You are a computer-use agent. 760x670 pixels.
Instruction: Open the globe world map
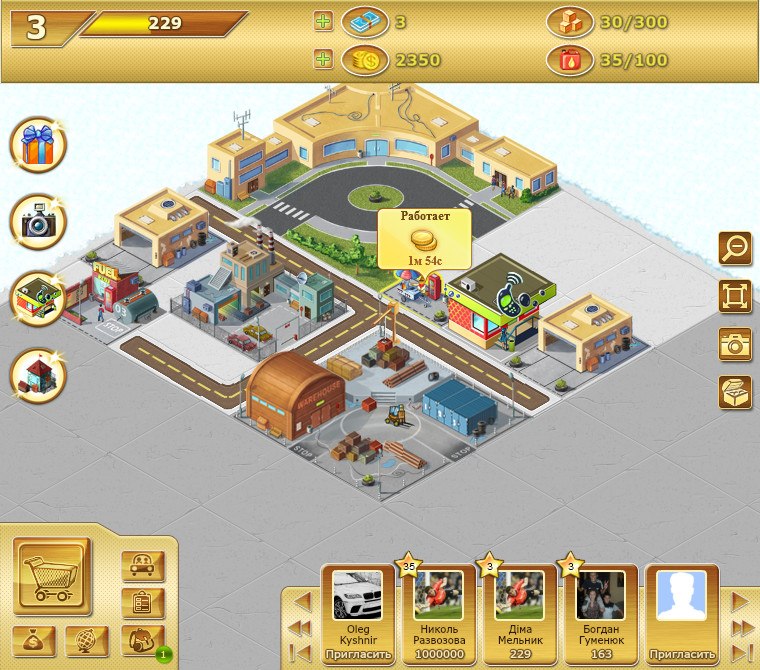click(87, 640)
